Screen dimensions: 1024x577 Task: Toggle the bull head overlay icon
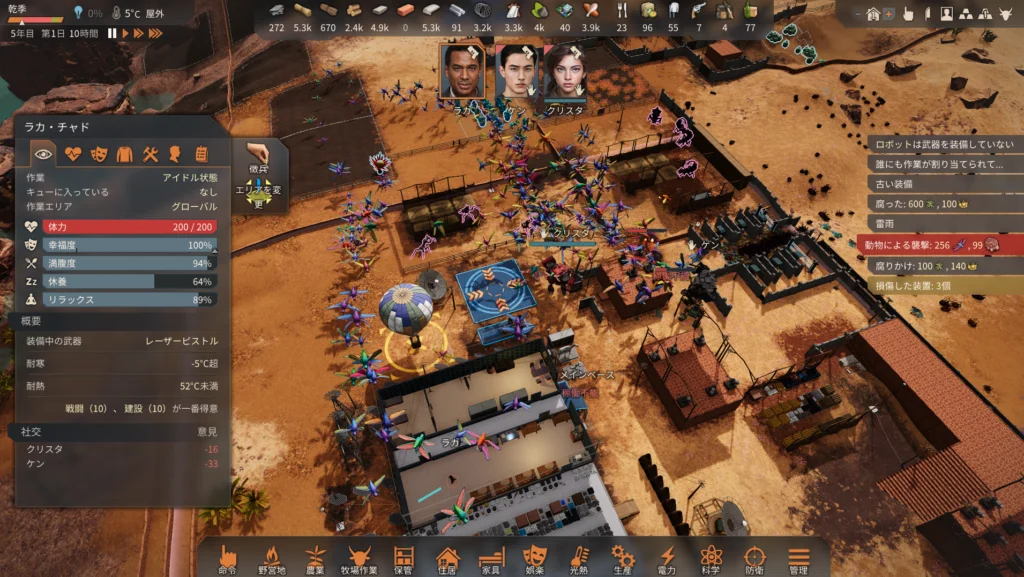pos(1007,14)
